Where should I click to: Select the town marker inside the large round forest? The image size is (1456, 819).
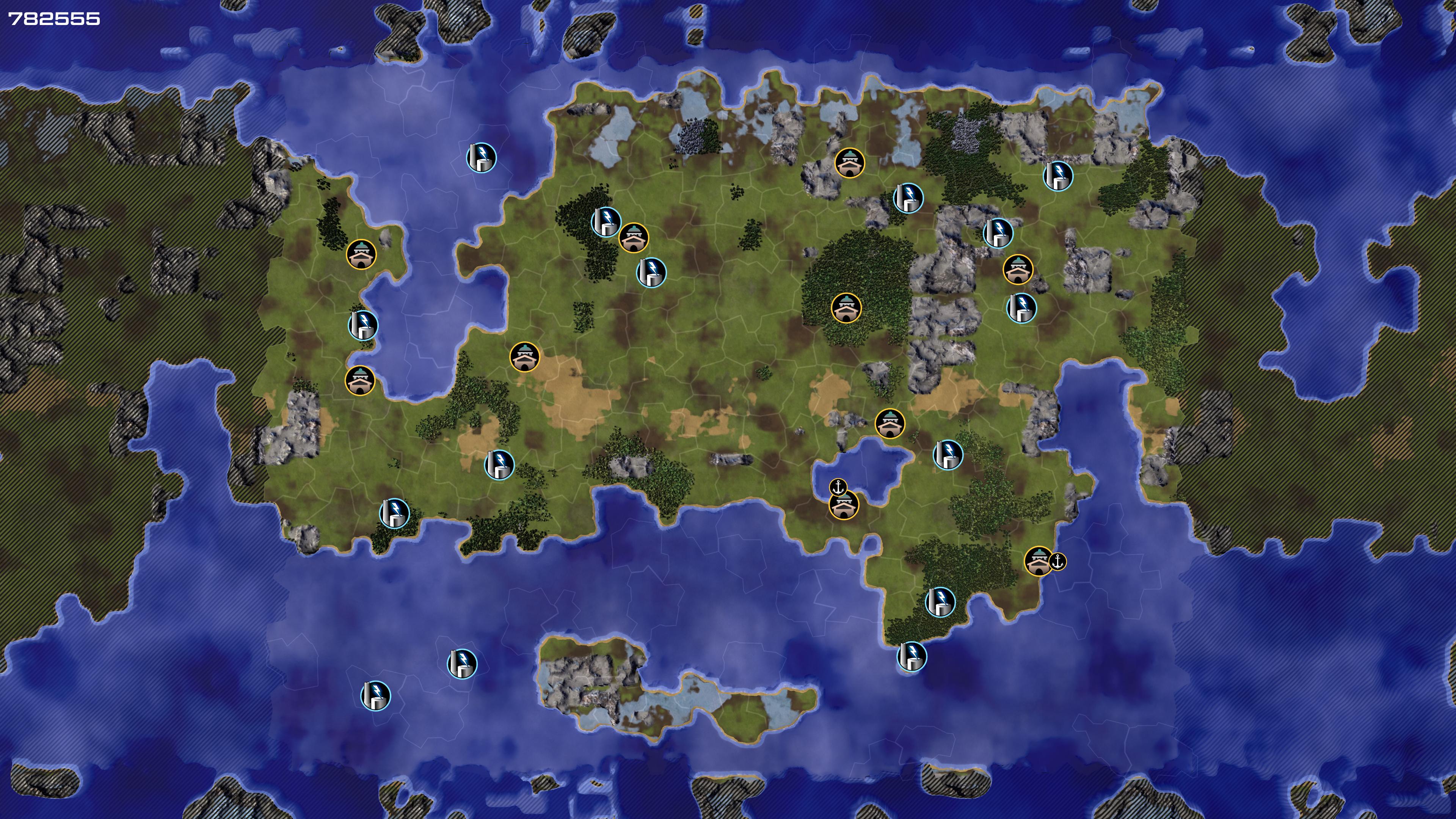pos(846,308)
